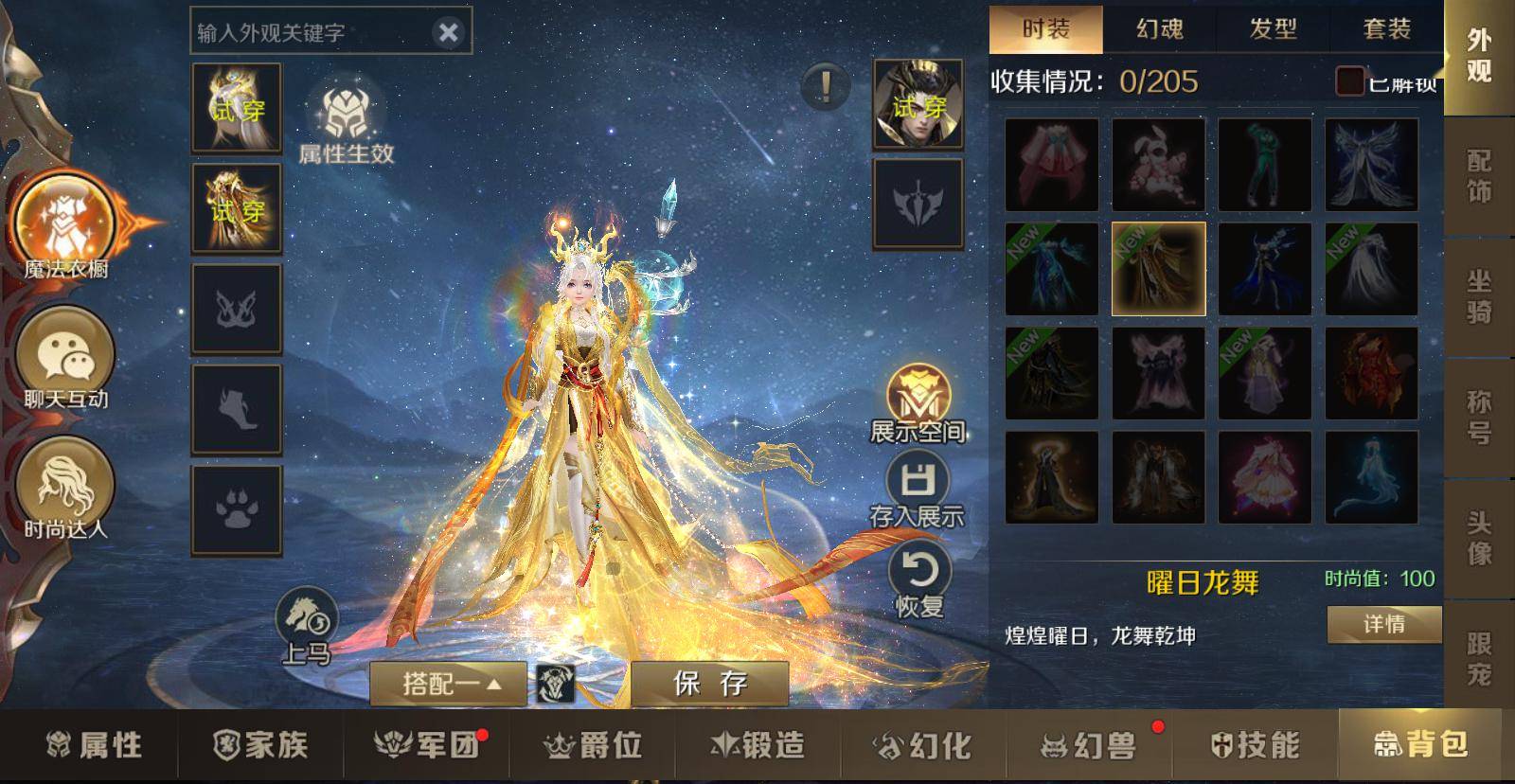This screenshot has width=1515, height=784.
Task: Switch to the 发型 hairstyle tab
Action: (x=1273, y=28)
